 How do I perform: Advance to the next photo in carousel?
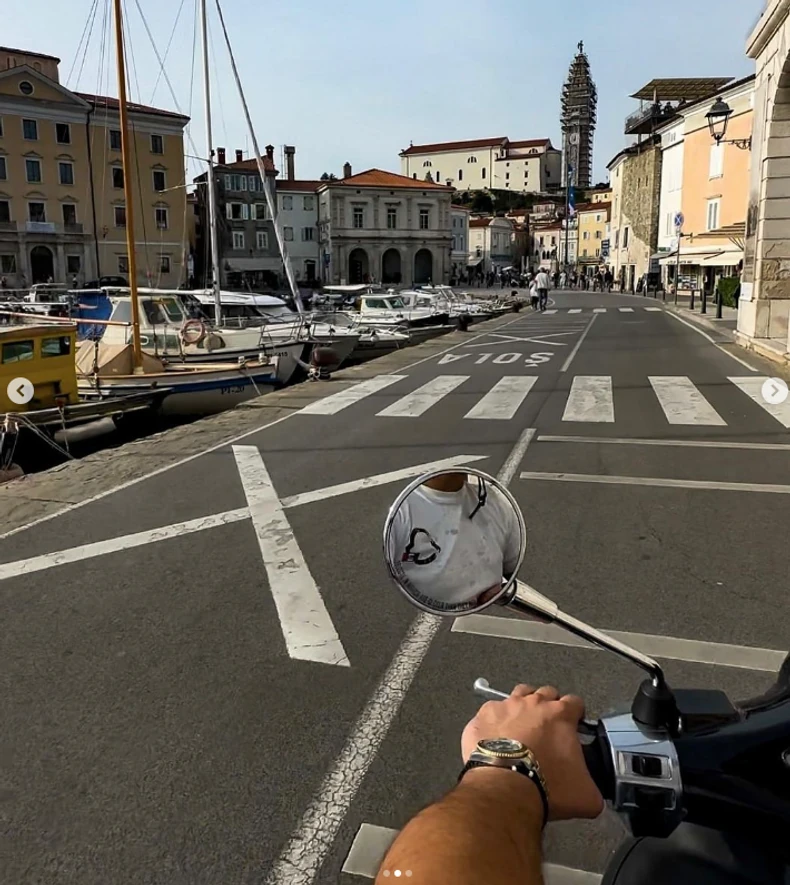pos(774,391)
